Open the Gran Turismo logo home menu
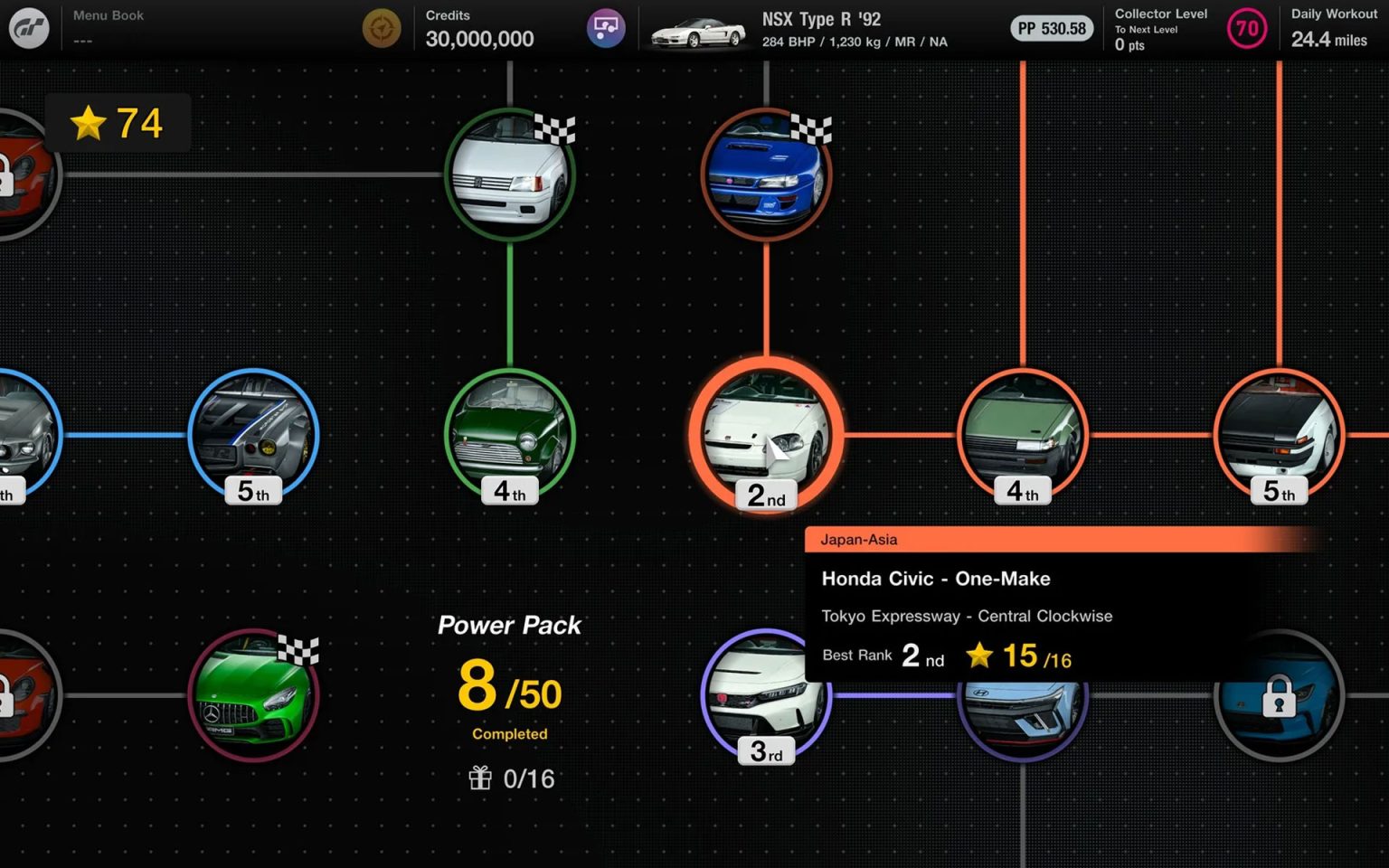Image resolution: width=1389 pixels, height=868 pixels. pyautogui.click(x=28, y=27)
